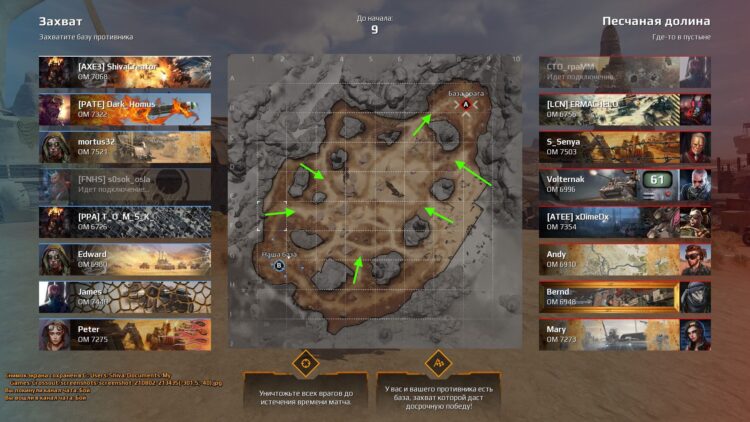Select the base capture objective icon

(437, 362)
